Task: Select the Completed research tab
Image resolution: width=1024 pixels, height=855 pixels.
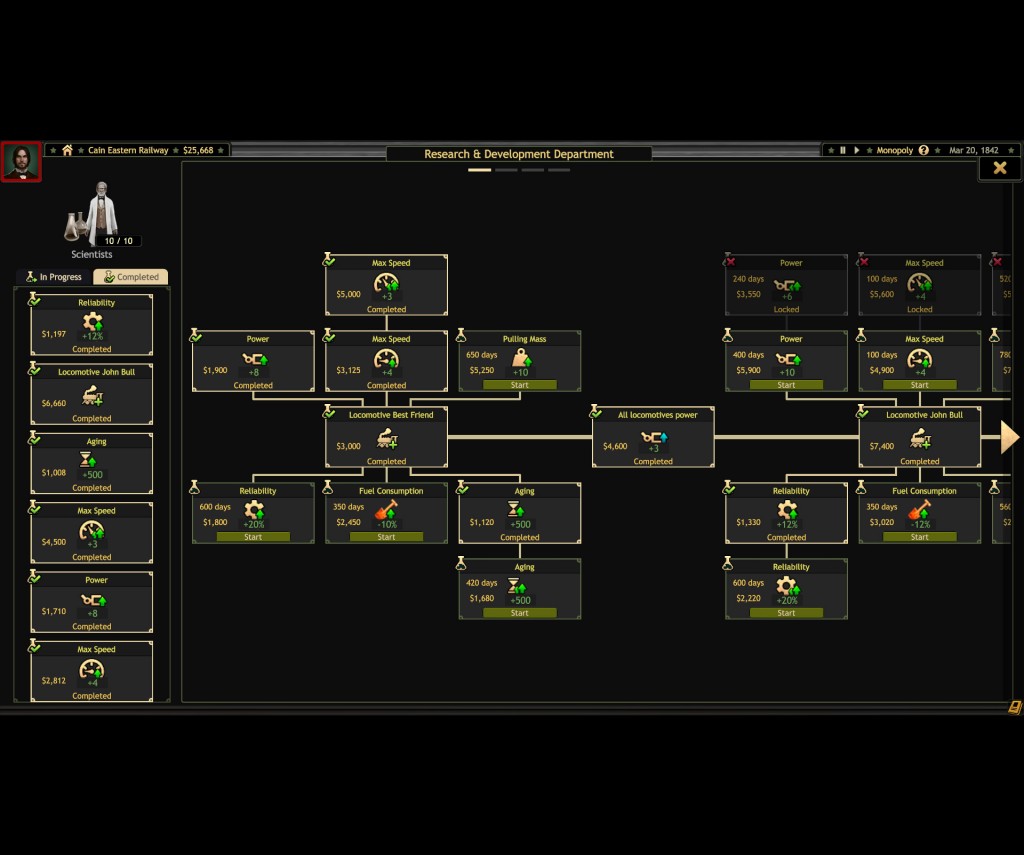Action: (x=131, y=277)
